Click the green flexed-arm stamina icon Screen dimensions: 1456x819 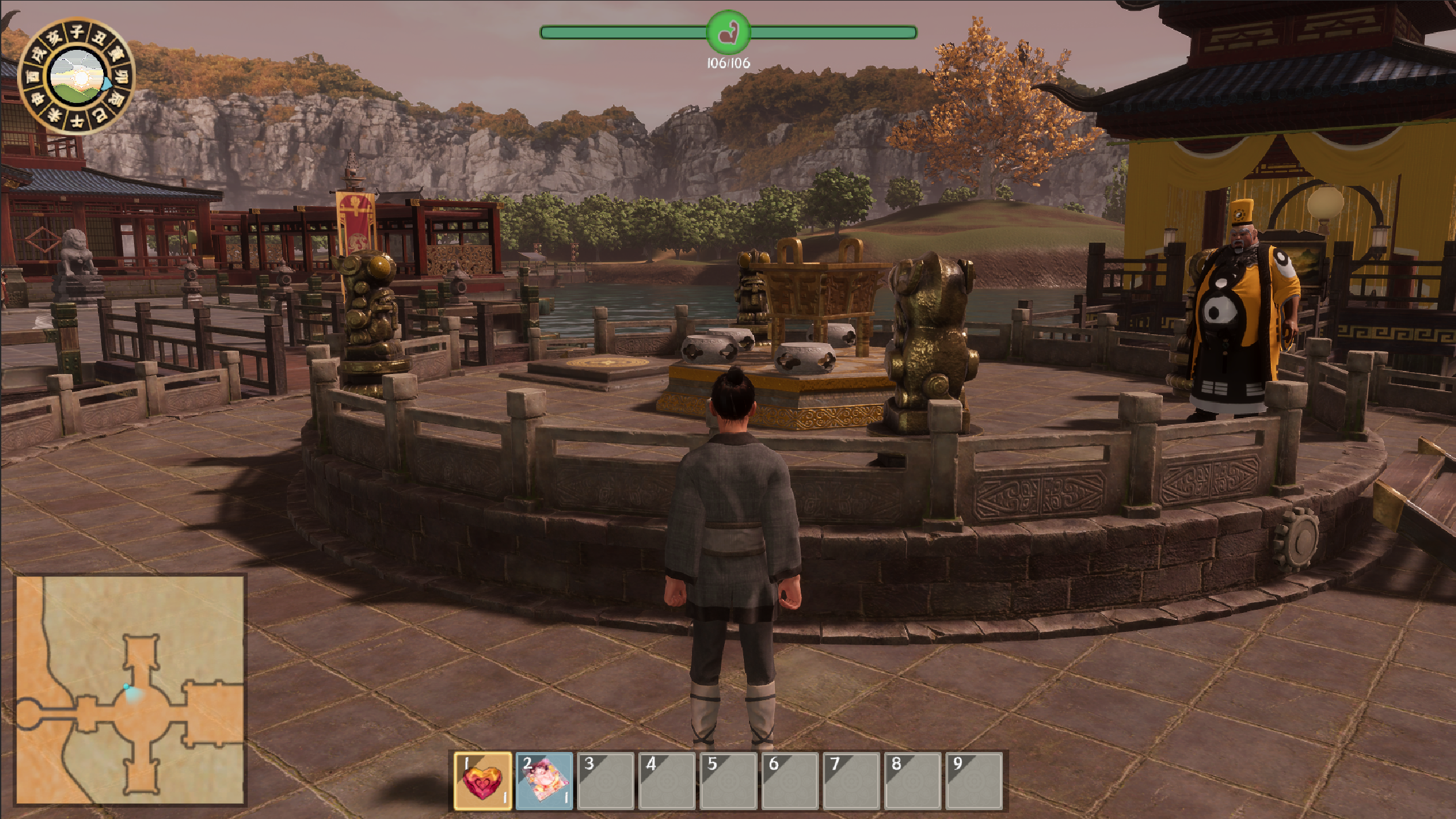728,32
